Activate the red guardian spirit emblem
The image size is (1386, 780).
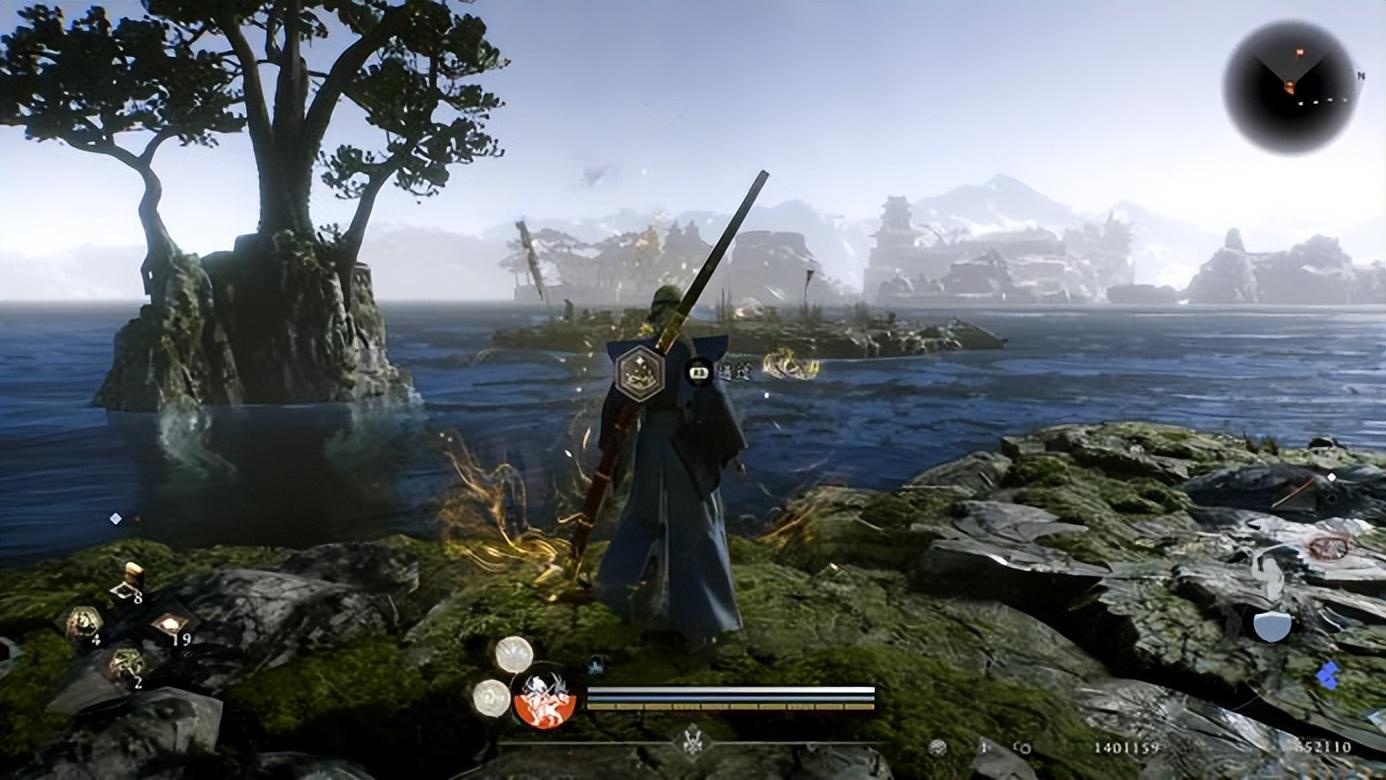pyautogui.click(x=544, y=696)
